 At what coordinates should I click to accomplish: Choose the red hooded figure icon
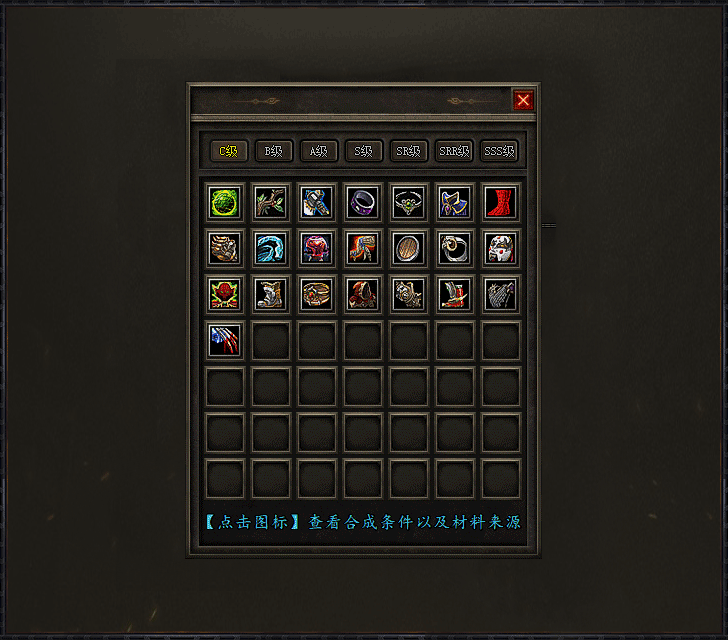pos(362,294)
